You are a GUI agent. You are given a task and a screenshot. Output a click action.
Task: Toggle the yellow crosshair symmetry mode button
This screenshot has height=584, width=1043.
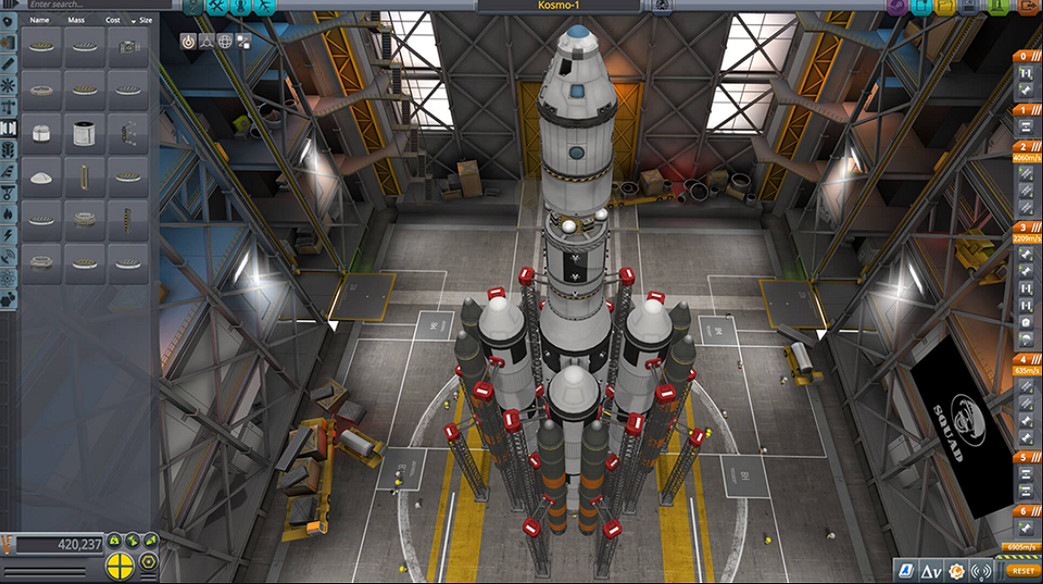click(119, 565)
